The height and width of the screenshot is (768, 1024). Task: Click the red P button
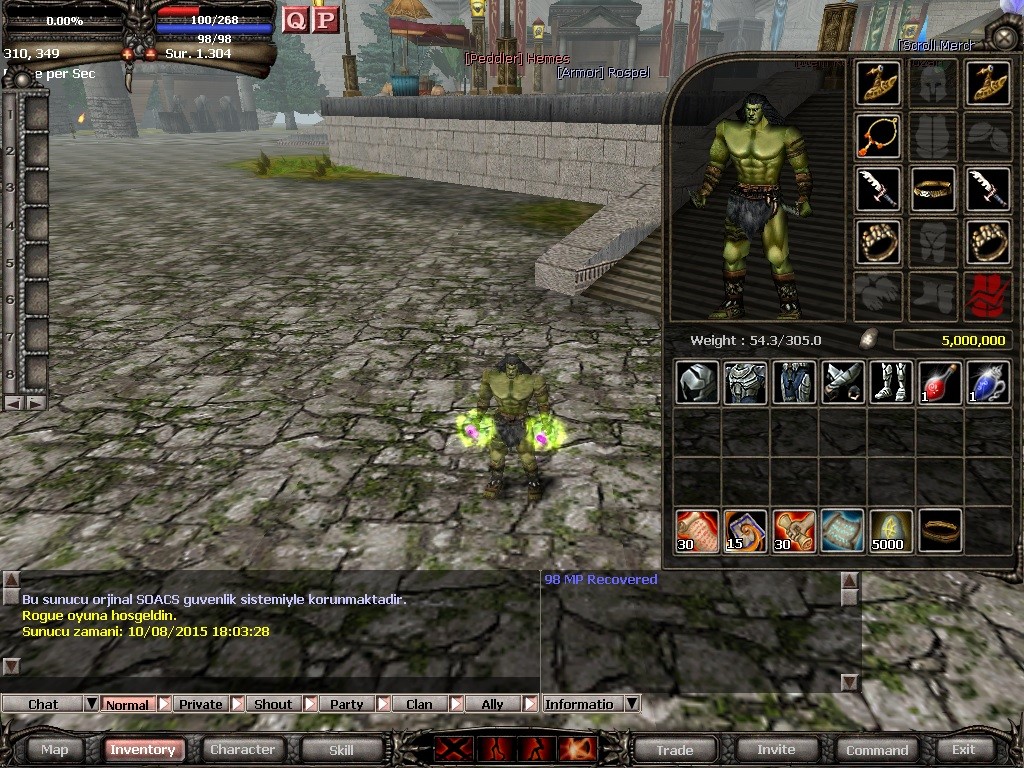[x=325, y=20]
